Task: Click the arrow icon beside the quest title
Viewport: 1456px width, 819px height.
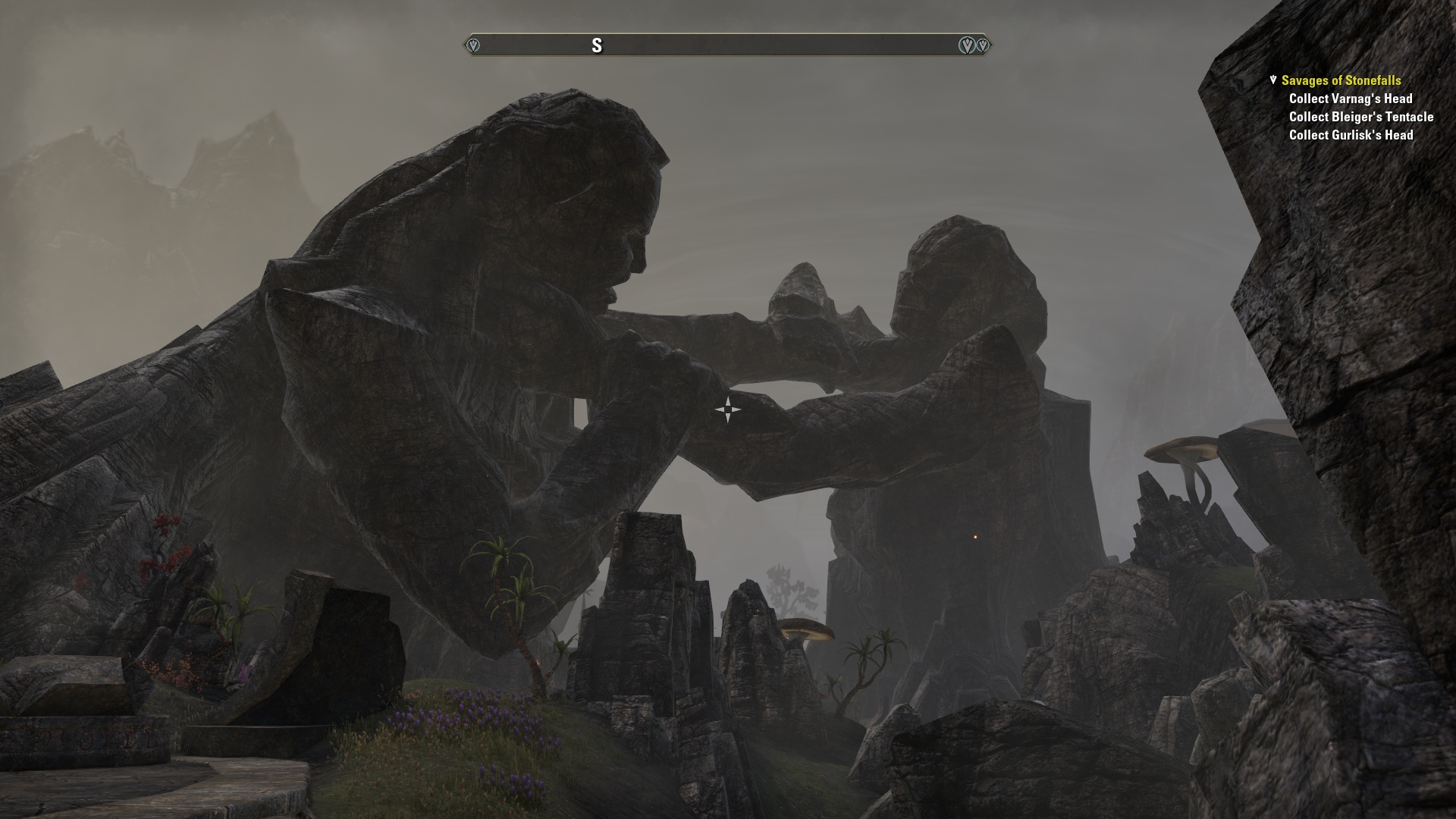Action: point(1273,80)
